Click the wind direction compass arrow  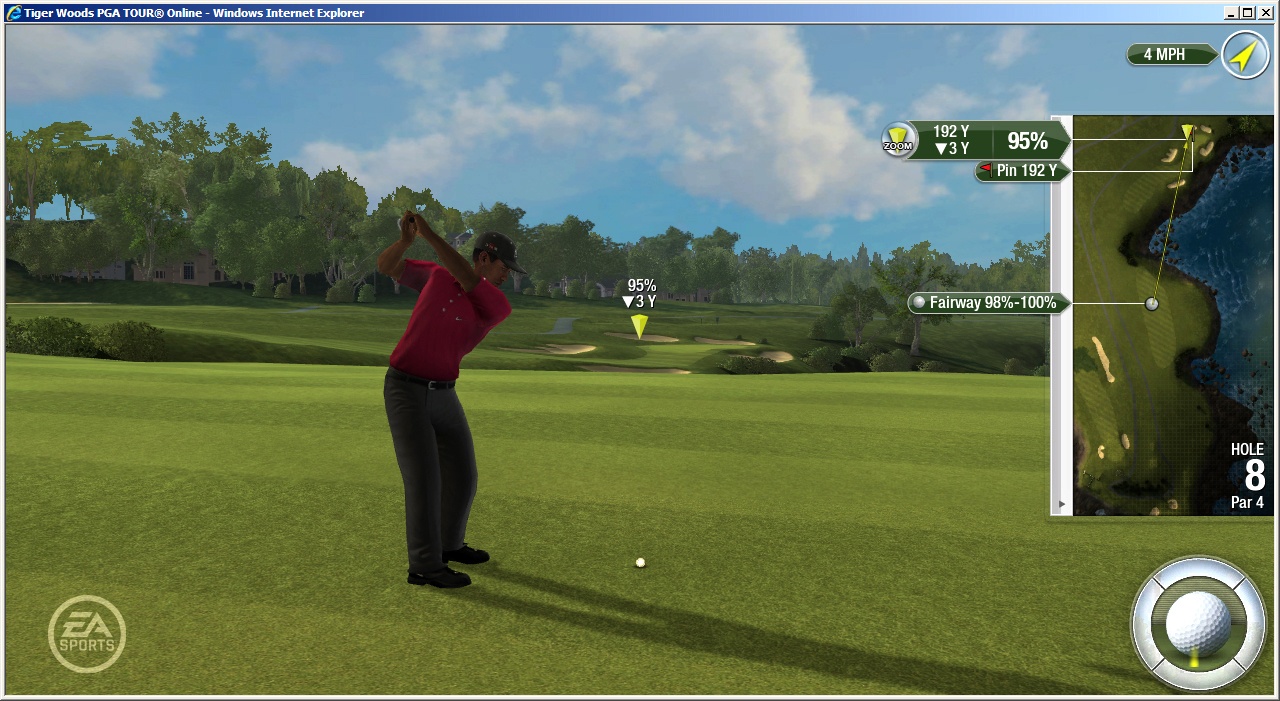[x=1243, y=55]
